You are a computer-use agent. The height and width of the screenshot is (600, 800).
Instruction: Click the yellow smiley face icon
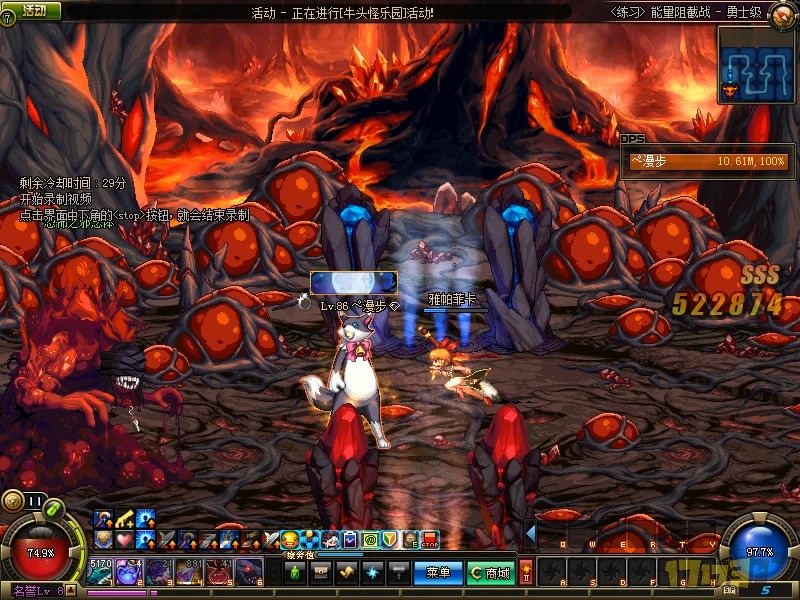[x=290, y=540]
